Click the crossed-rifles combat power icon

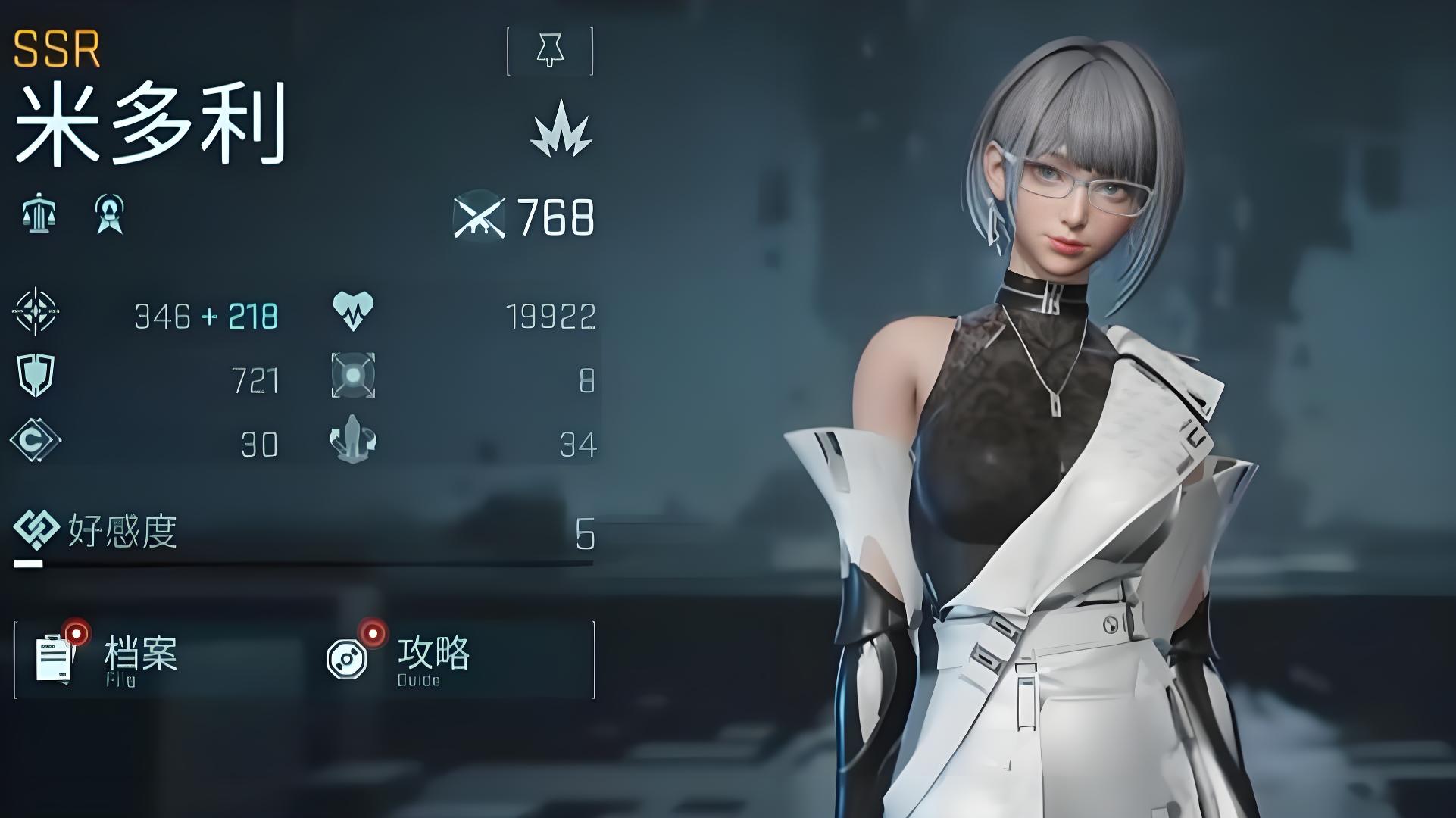[x=480, y=217]
